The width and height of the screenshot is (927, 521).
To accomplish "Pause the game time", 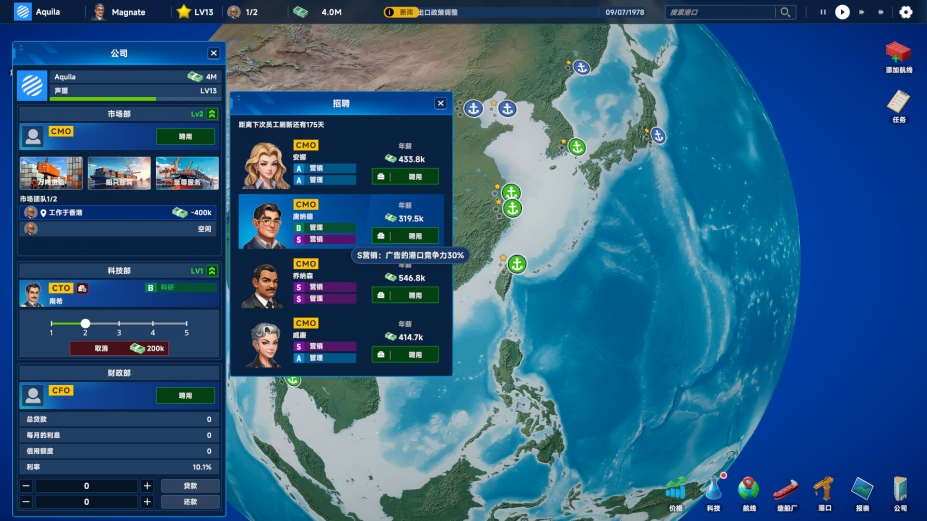I will click(x=823, y=12).
